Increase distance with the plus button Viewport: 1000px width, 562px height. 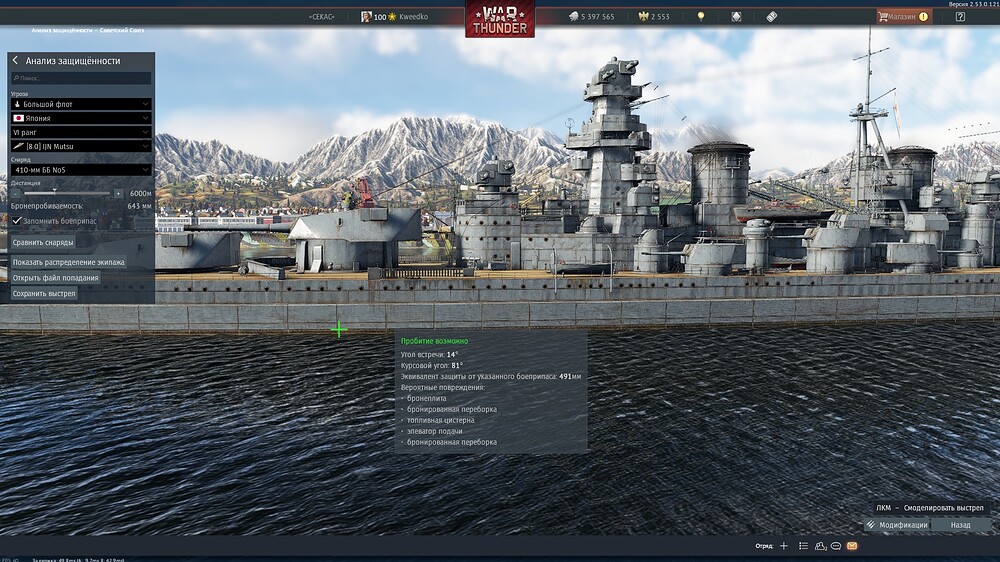[118, 193]
